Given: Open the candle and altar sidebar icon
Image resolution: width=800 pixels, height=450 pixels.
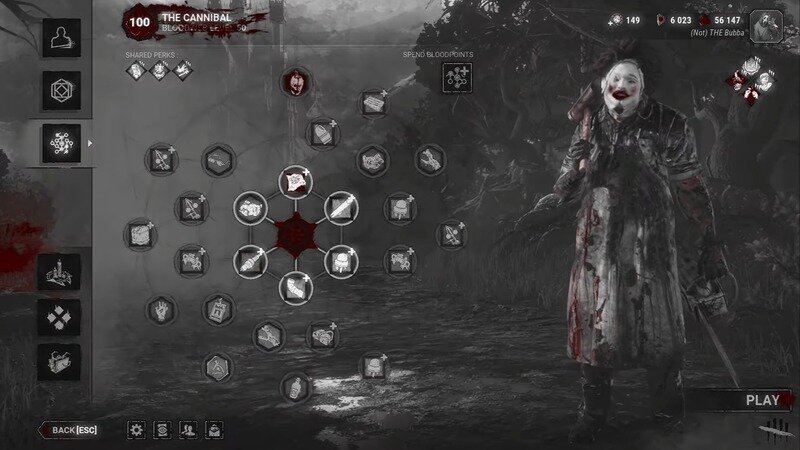Looking at the screenshot, I should click(x=59, y=272).
